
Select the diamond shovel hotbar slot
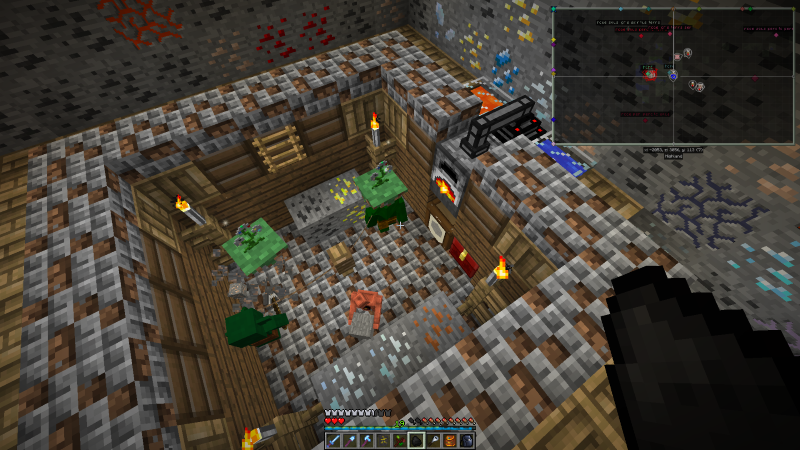tap(350, 440)
